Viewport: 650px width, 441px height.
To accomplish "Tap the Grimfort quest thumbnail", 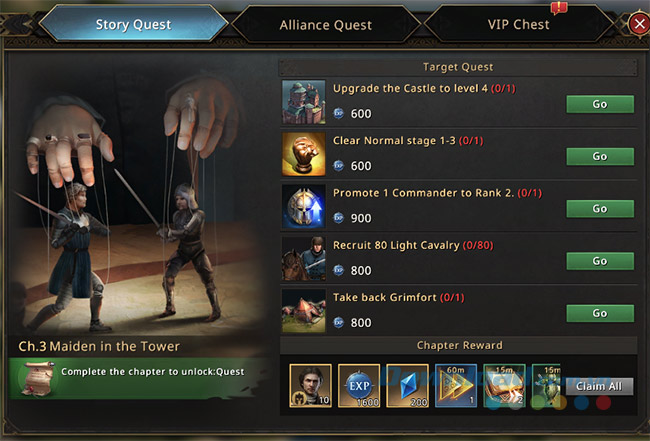I will click(x=303, y=311).
